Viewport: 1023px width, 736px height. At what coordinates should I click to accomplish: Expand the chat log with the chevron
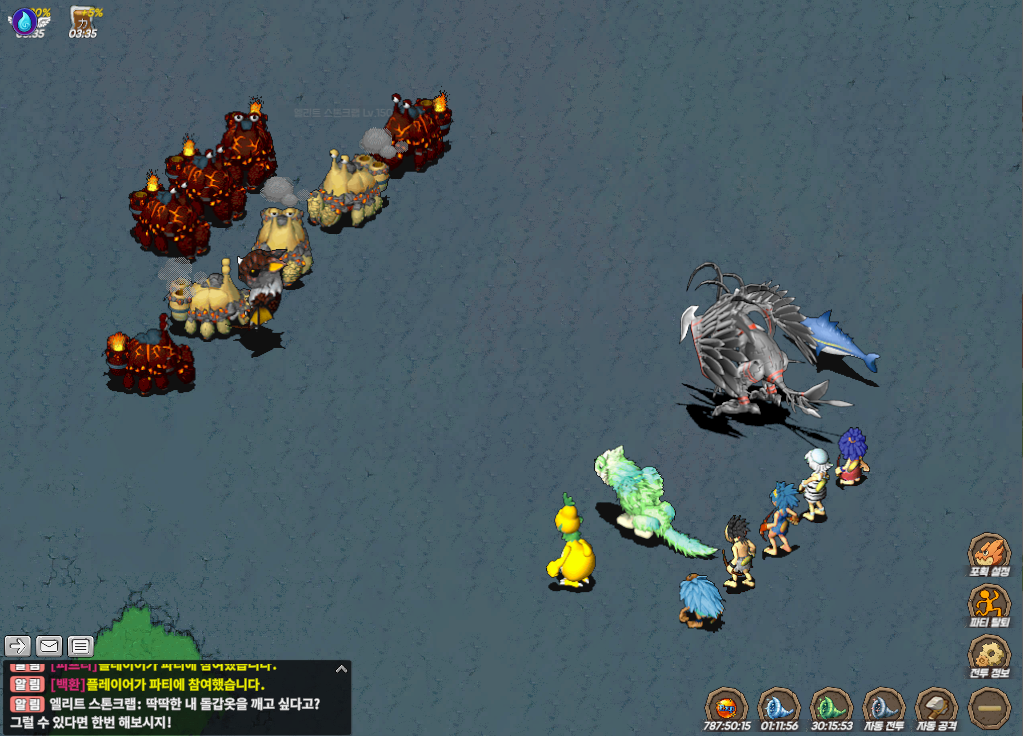coord(341,669)
